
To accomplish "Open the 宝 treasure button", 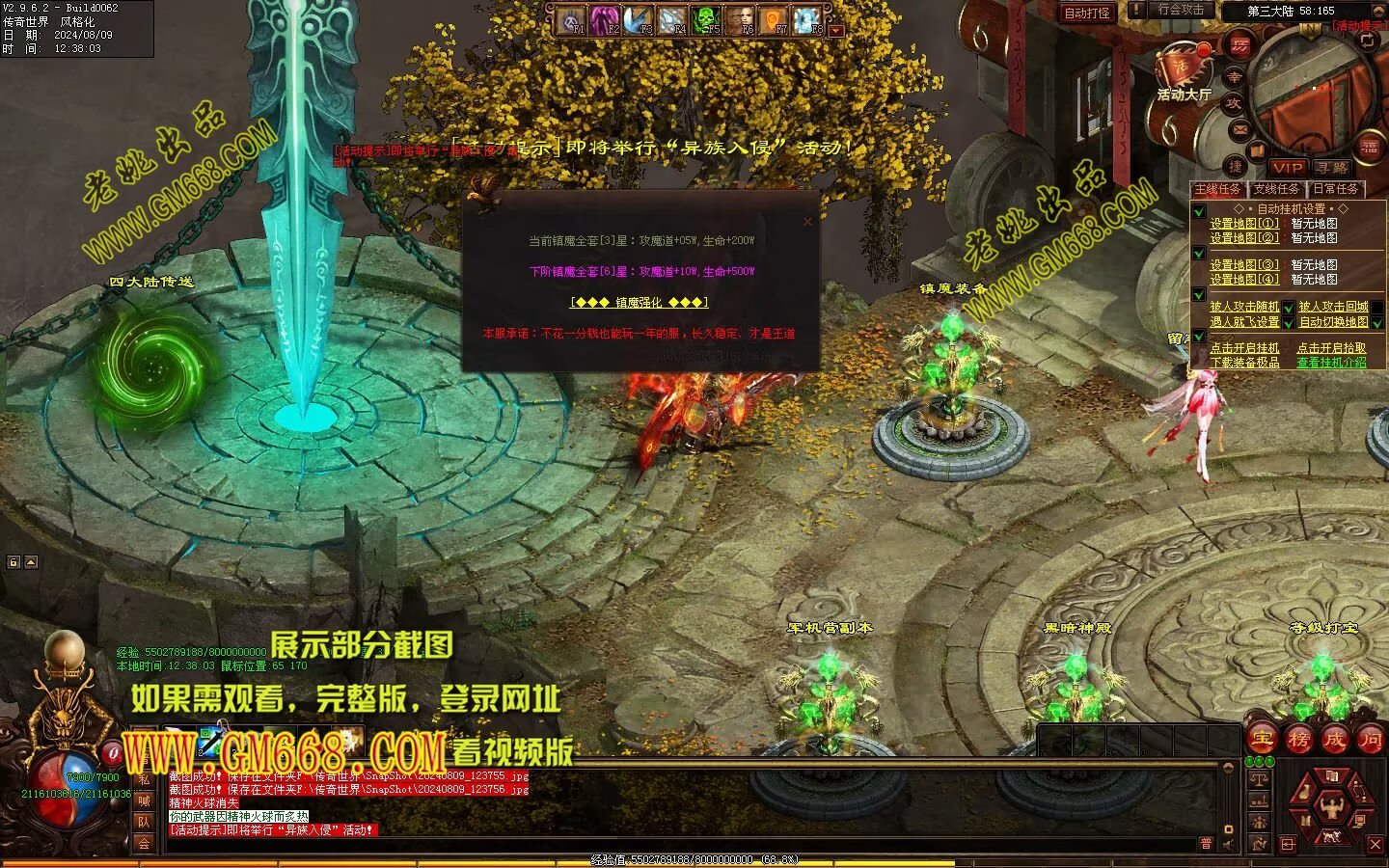I will (x=1262, y=740).
